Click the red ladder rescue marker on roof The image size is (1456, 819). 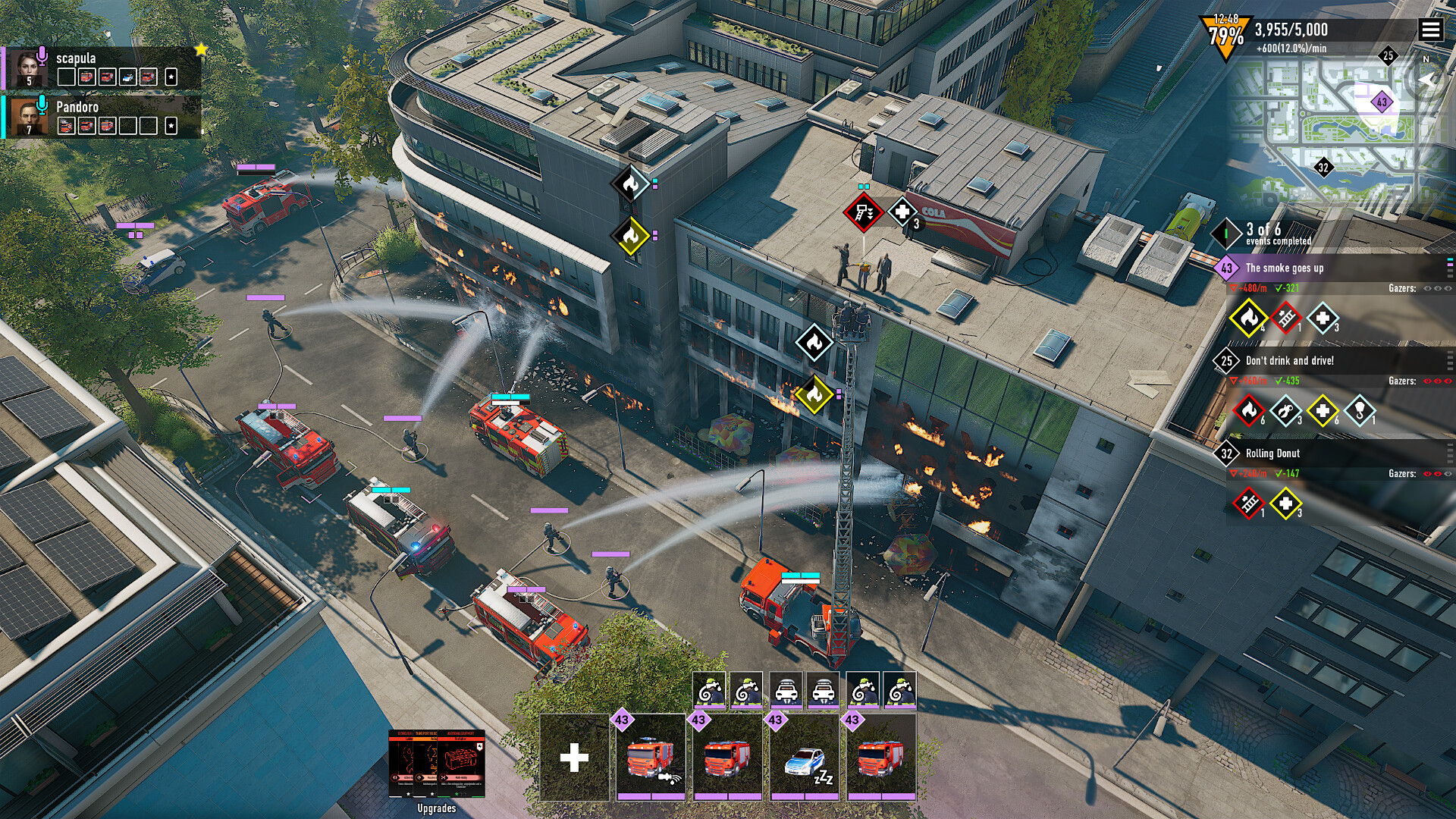(x=862, y=212)
